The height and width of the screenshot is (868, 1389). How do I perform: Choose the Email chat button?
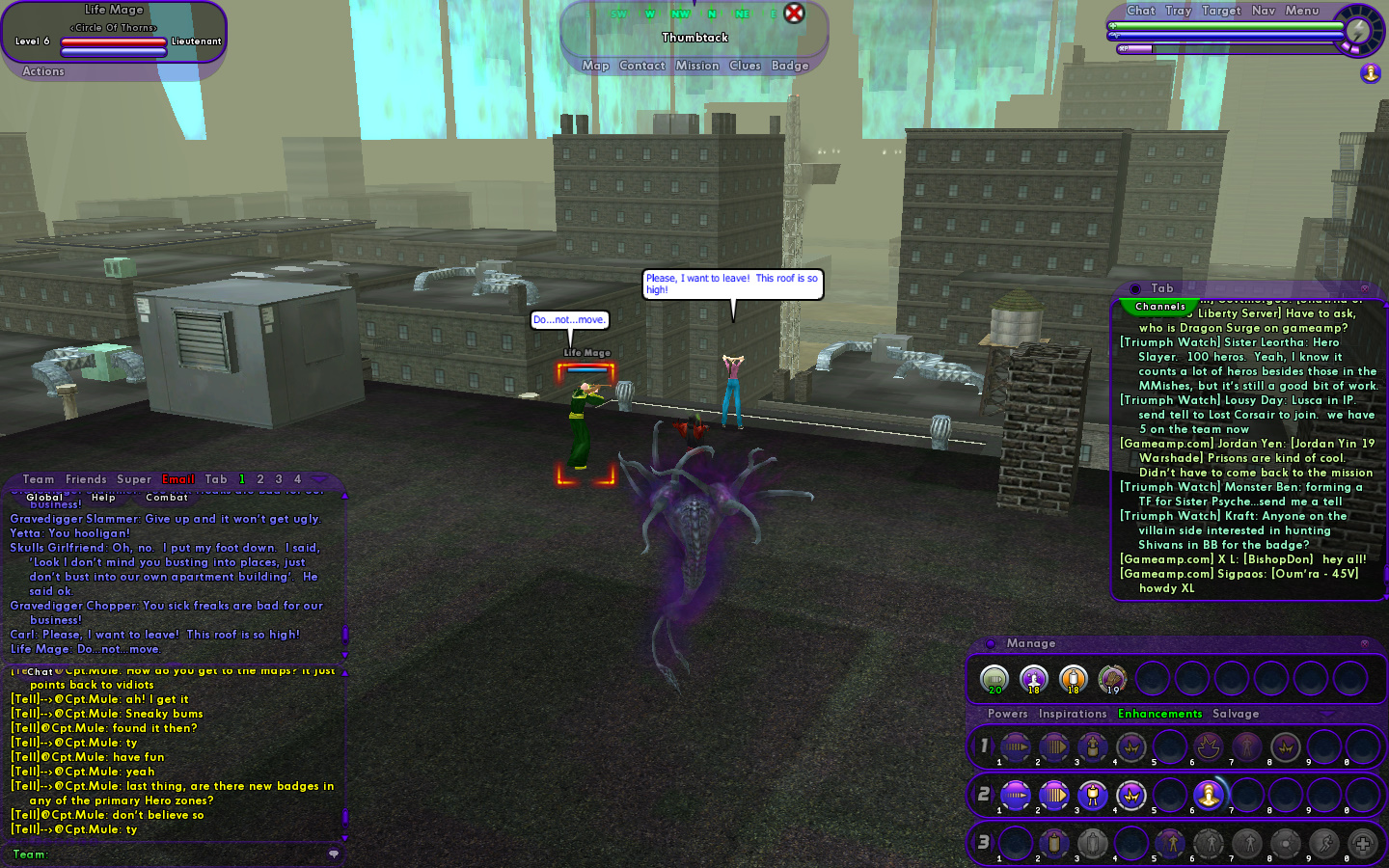[x=177, y=479]
